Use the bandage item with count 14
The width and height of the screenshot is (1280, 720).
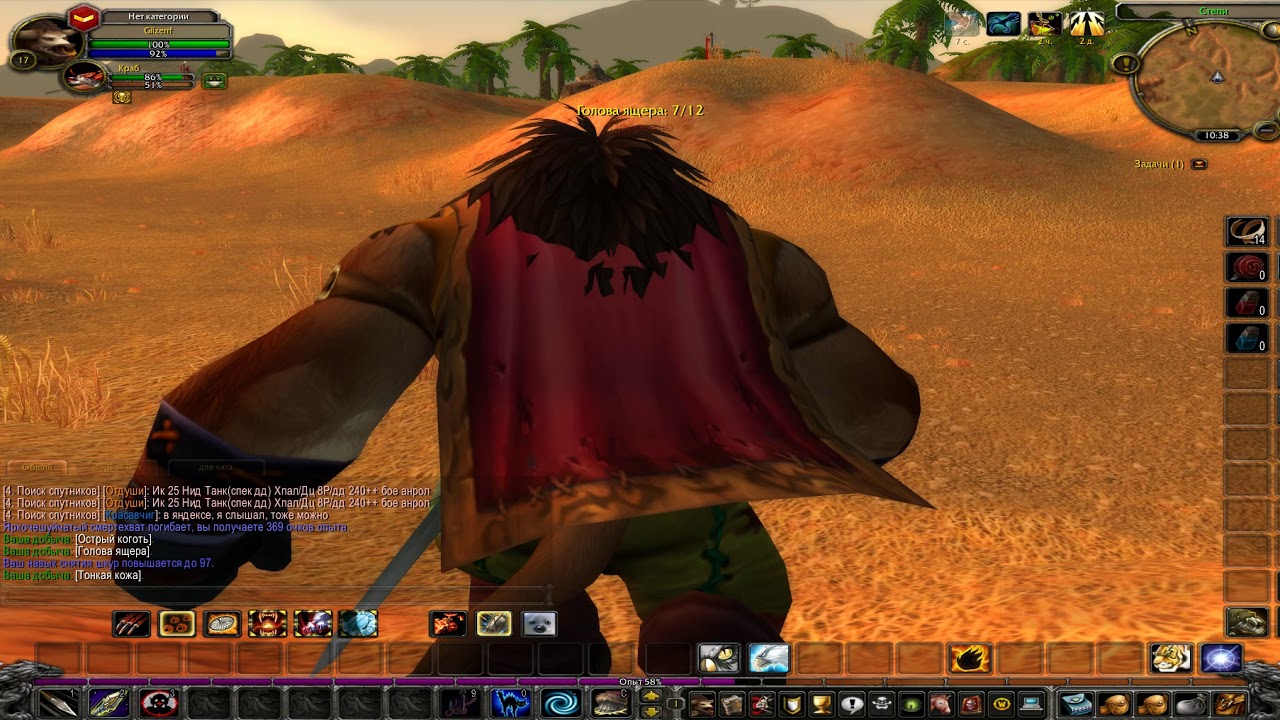point(1247,232)
